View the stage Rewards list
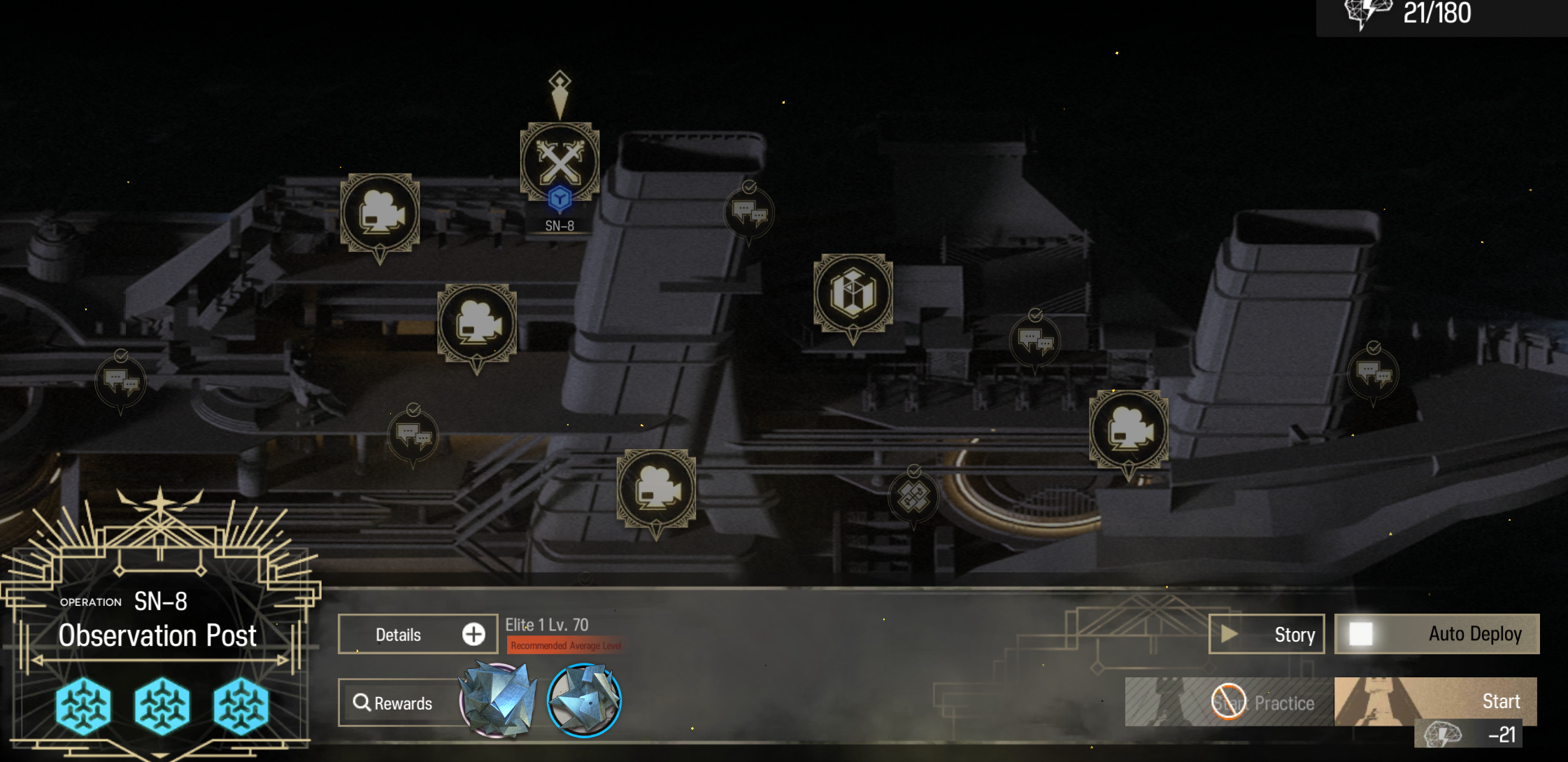Screen dimensions: 1568x762 (394, 703)
